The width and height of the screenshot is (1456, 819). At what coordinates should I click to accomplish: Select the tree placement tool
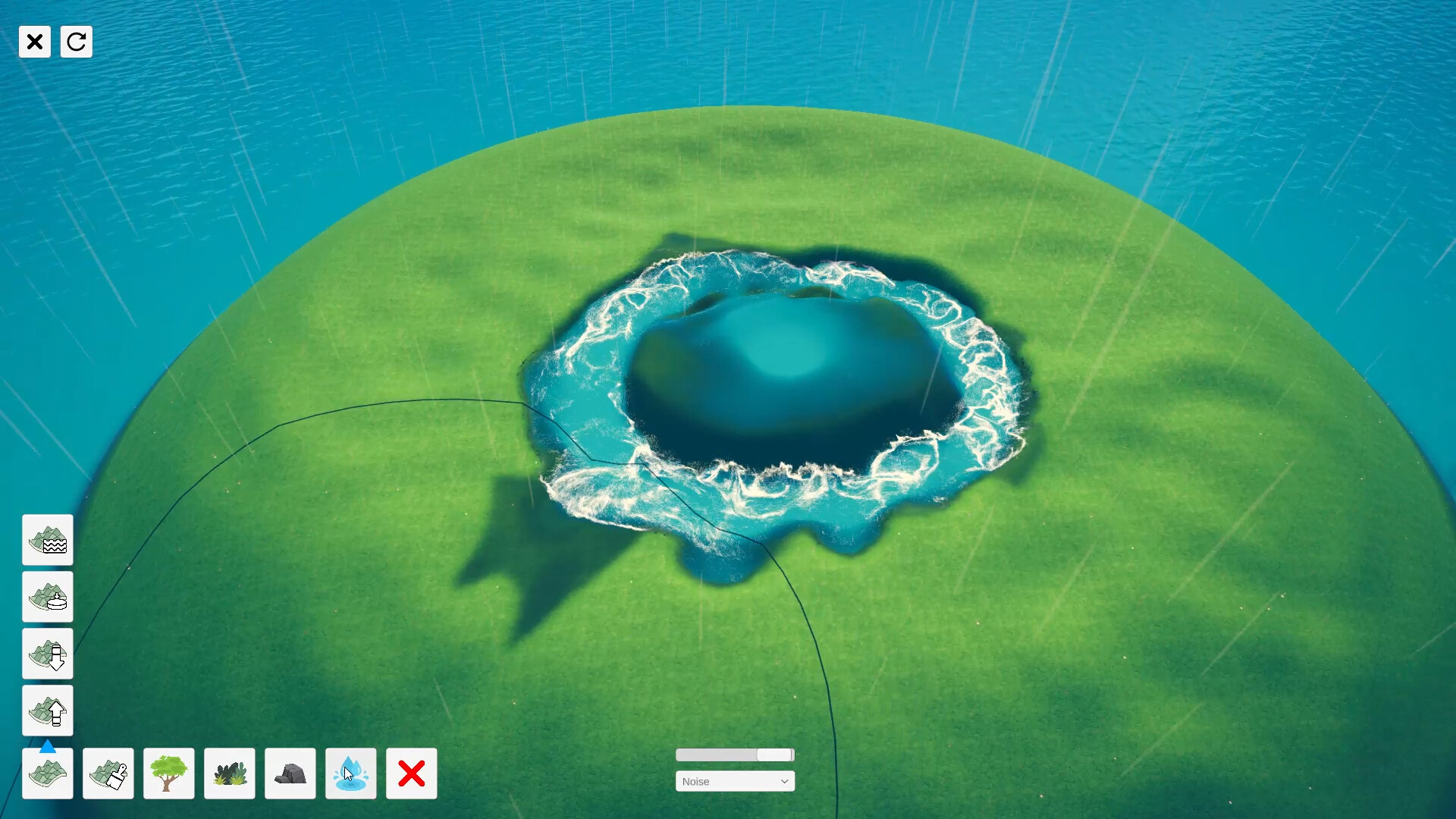click(168, 773)
